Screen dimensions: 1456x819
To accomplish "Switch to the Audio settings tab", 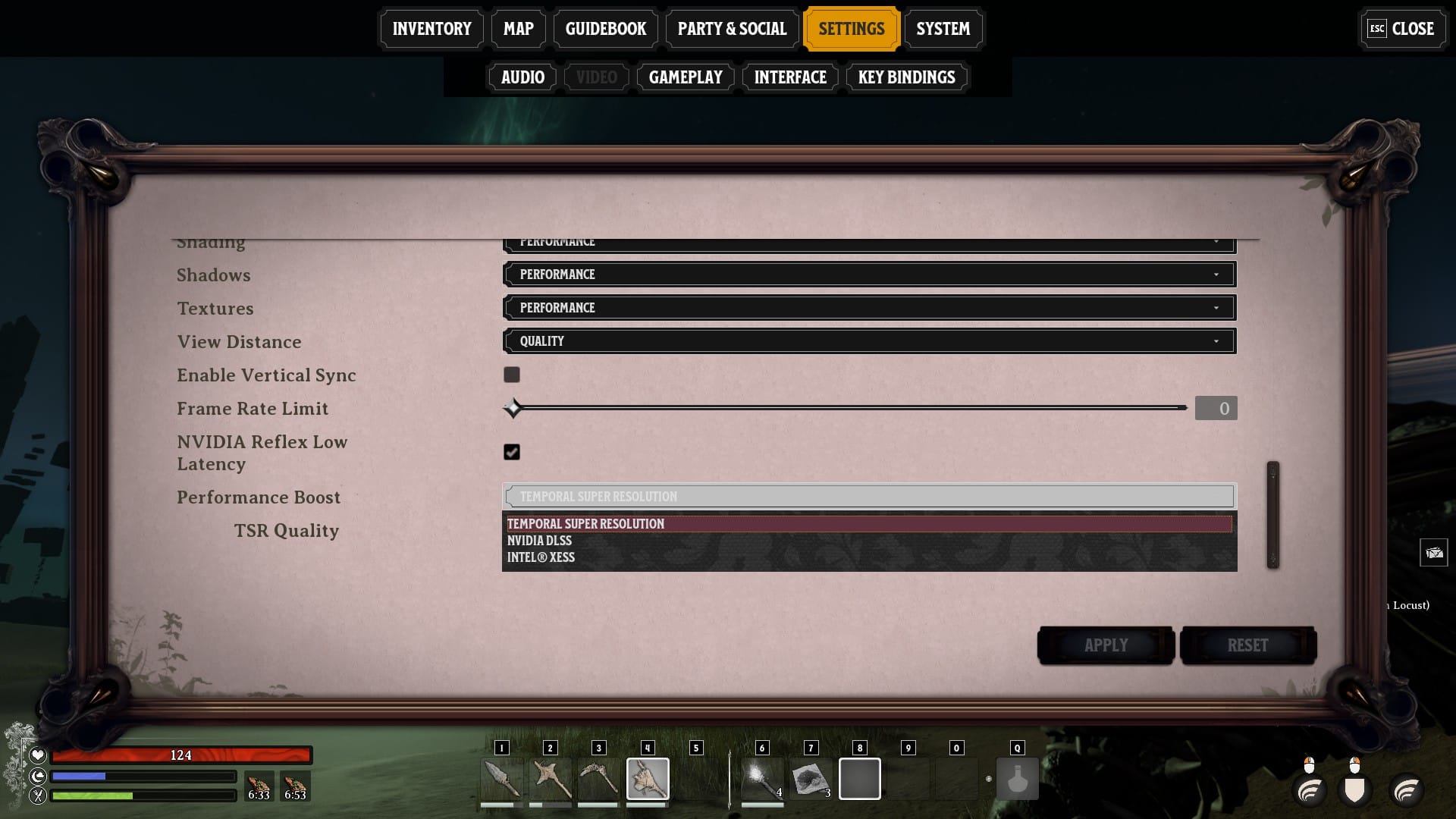I will [522, 77].
